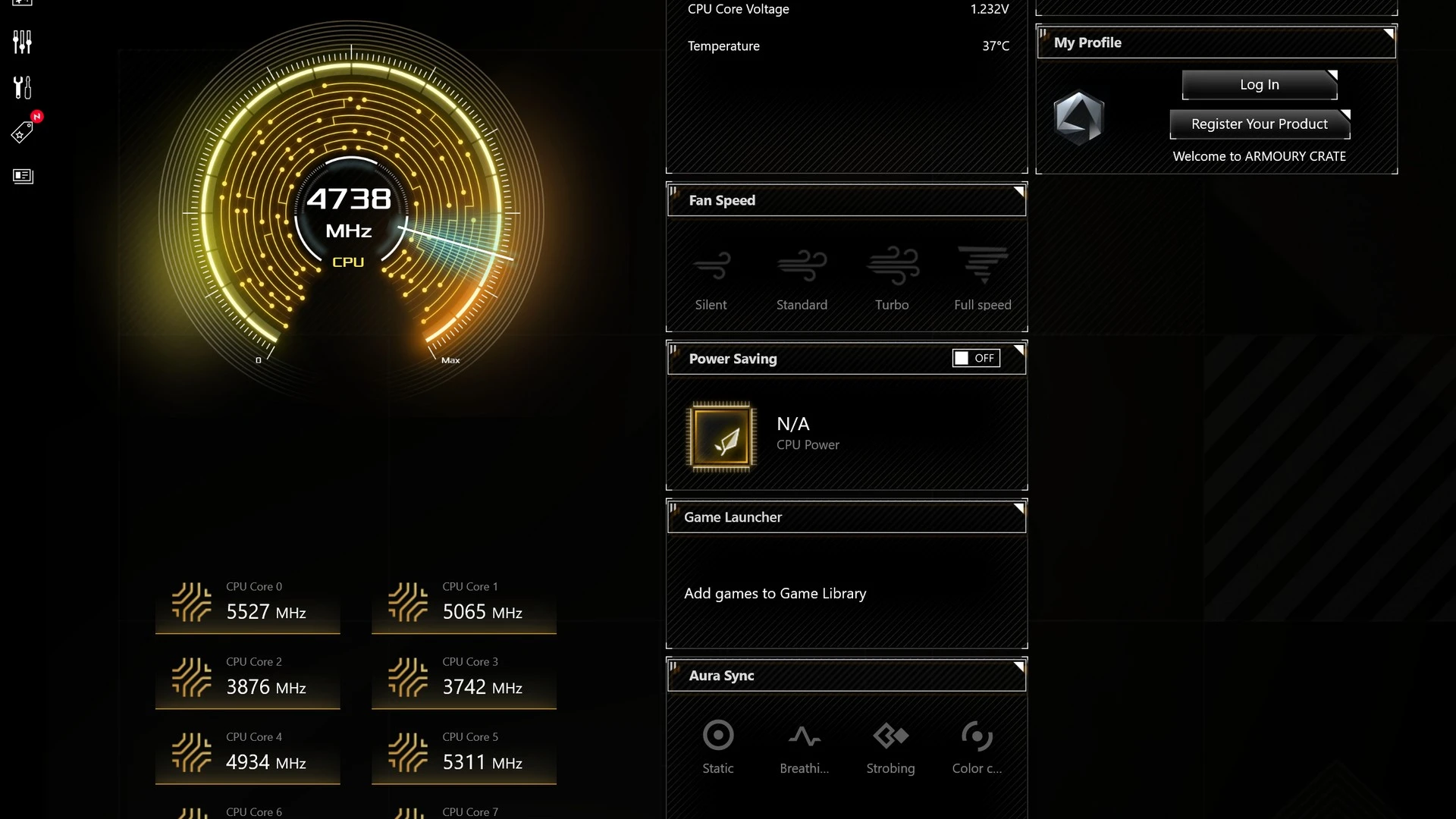Viewport: 1456px width, 819px height.
Task: Open the news page icon in sidebar
Action: click(23, 176)
